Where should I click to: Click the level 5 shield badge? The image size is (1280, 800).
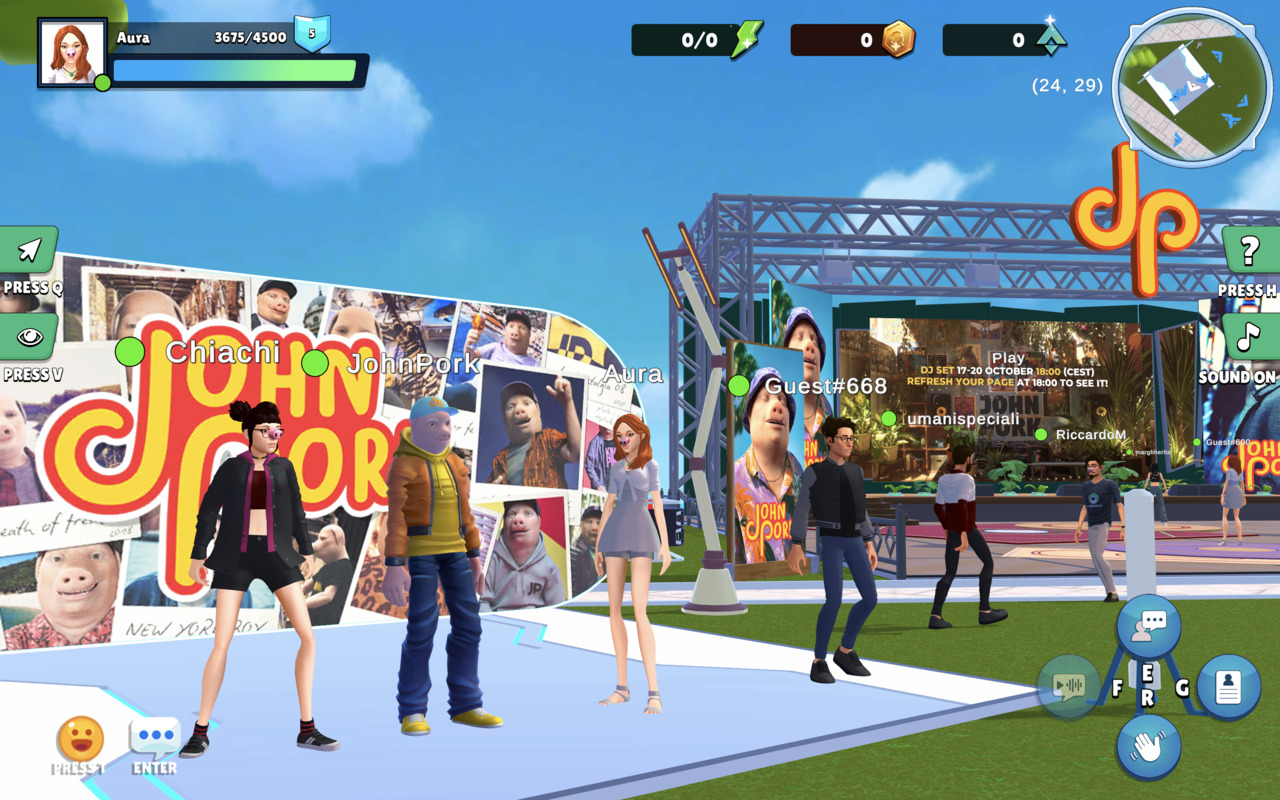pos(311,34)
